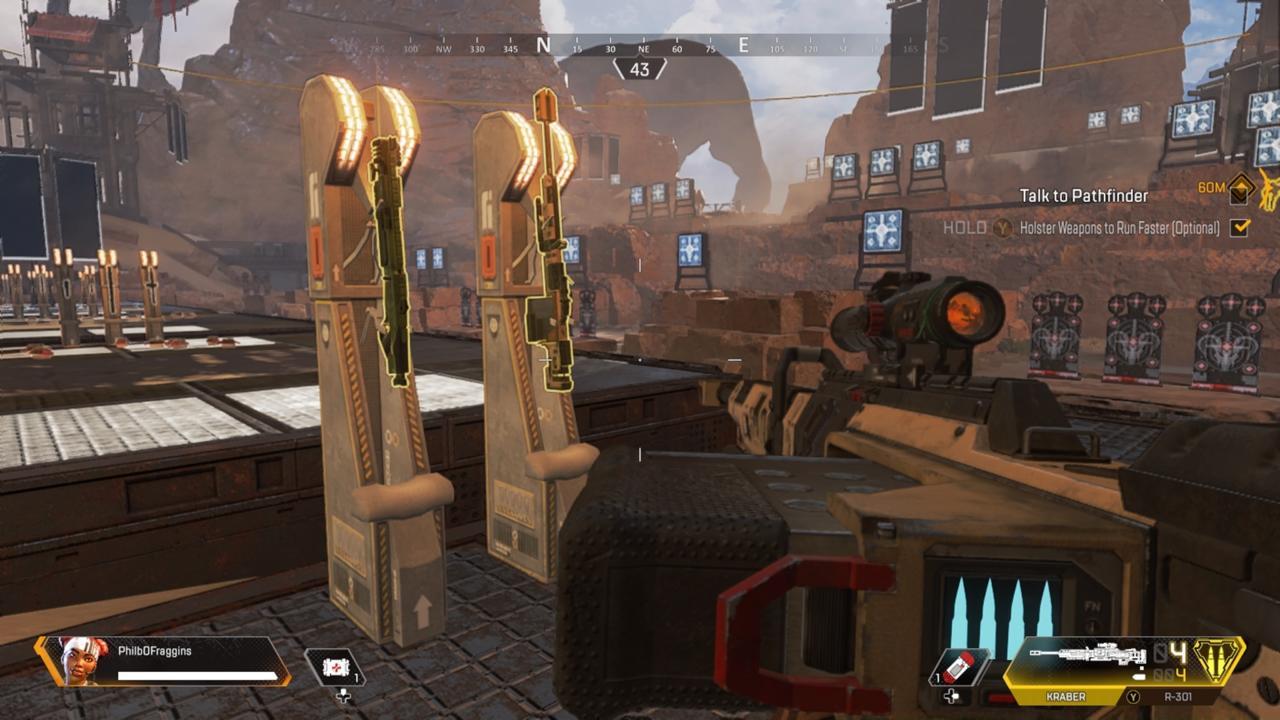Click the N marker on the compass

click(x=541, y=44)
